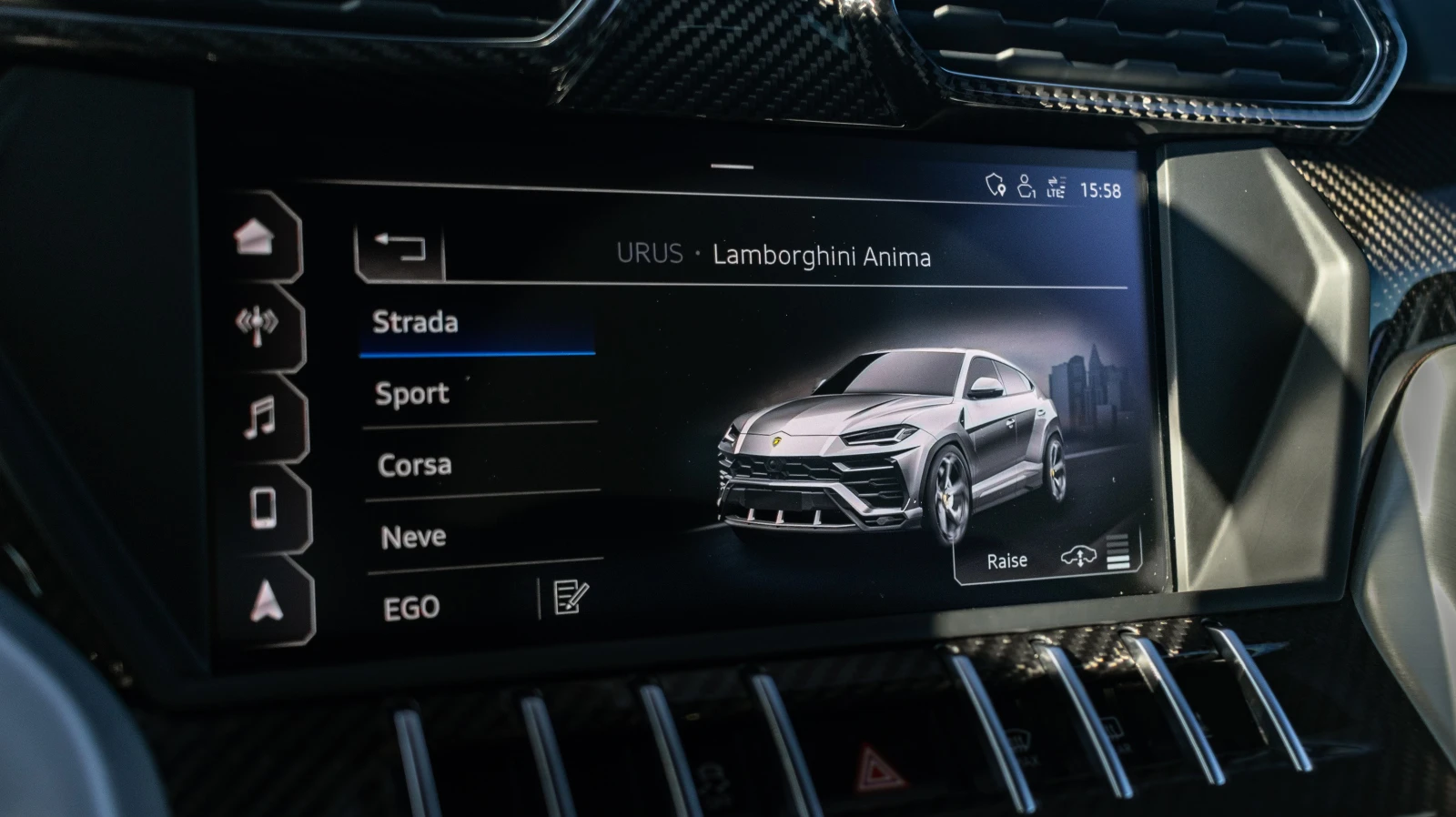Tap the back arrow to exit Anima menu
The height and width of the screenshot is (817, 1456).
point(399,247)
